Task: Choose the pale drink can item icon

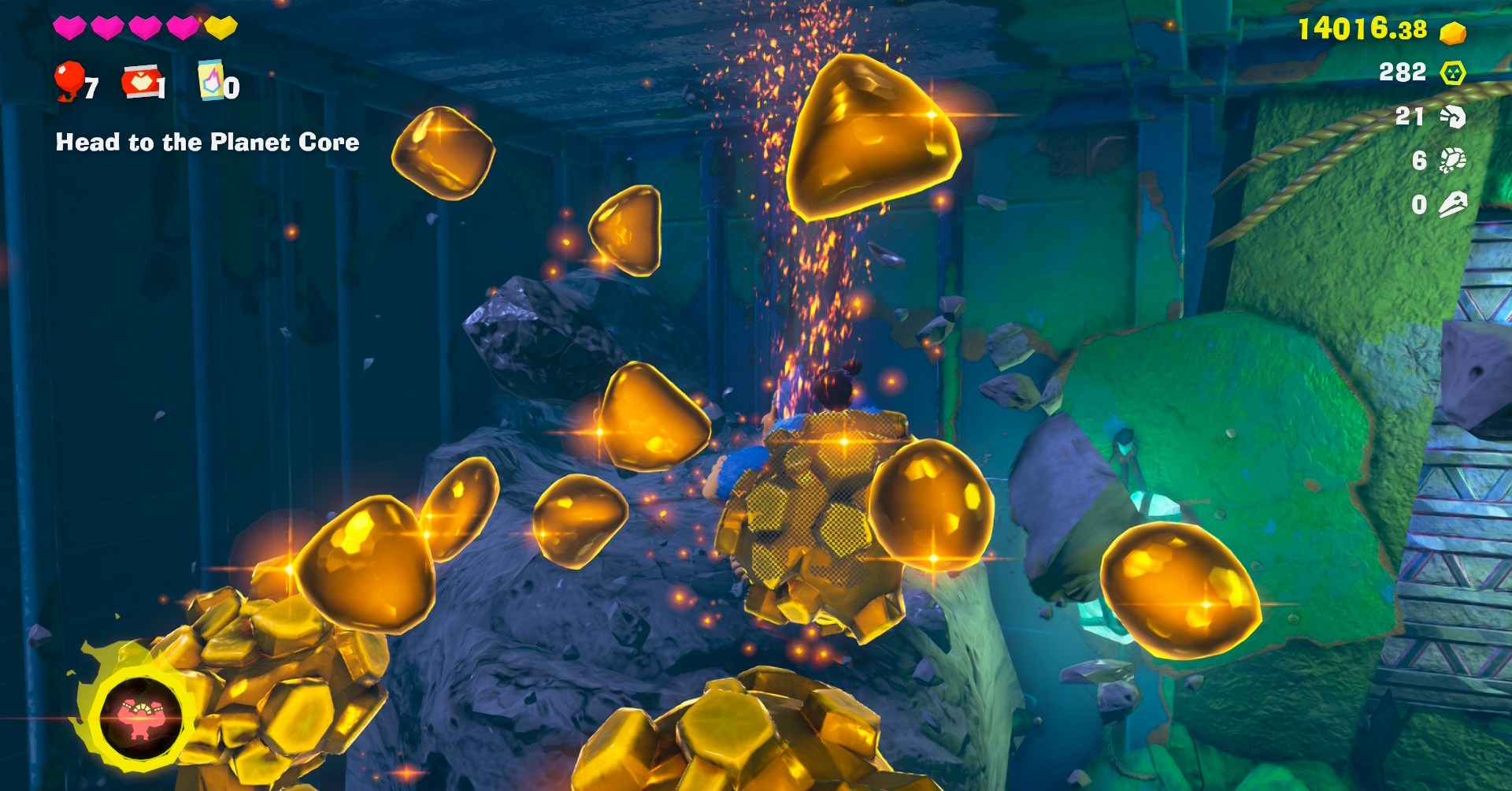Action: pyautogui.click(x=210, y=80)
